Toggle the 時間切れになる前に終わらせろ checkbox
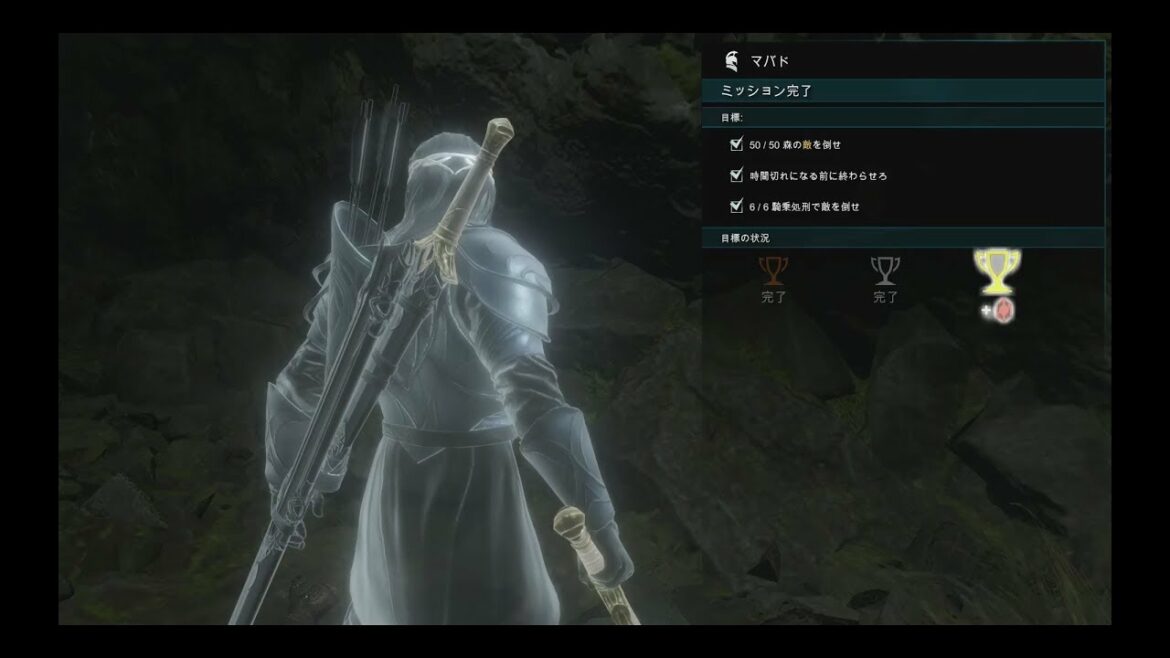 [737, 176]
